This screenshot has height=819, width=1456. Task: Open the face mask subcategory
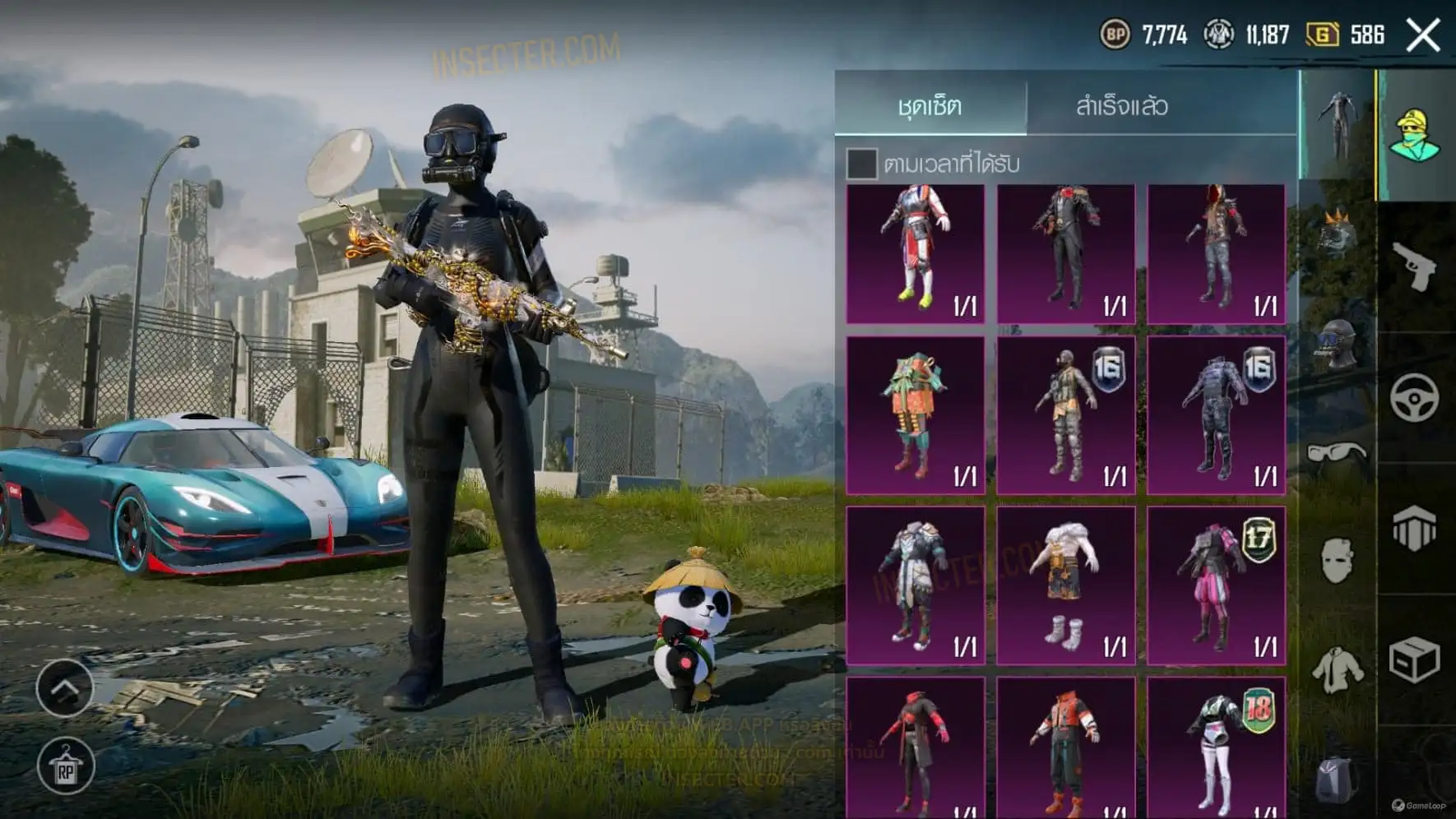[1337, 561]
